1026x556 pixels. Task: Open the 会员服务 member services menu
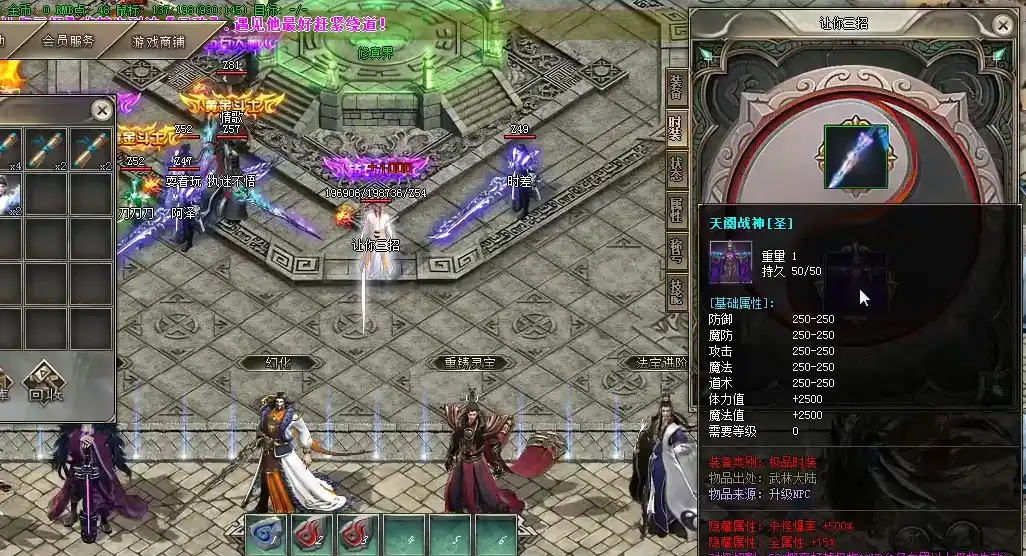click(x=68, y=42)
